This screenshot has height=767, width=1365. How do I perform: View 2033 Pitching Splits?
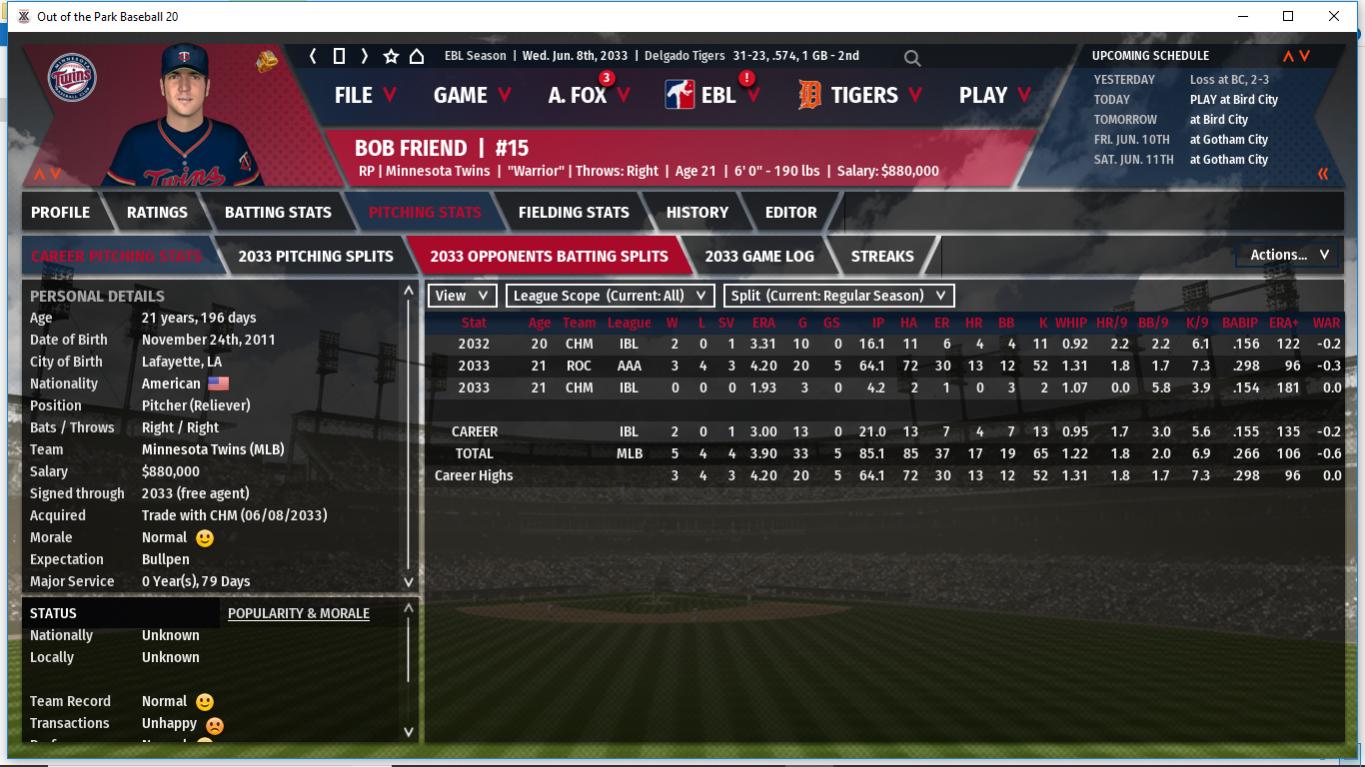[x=315, y=256]
